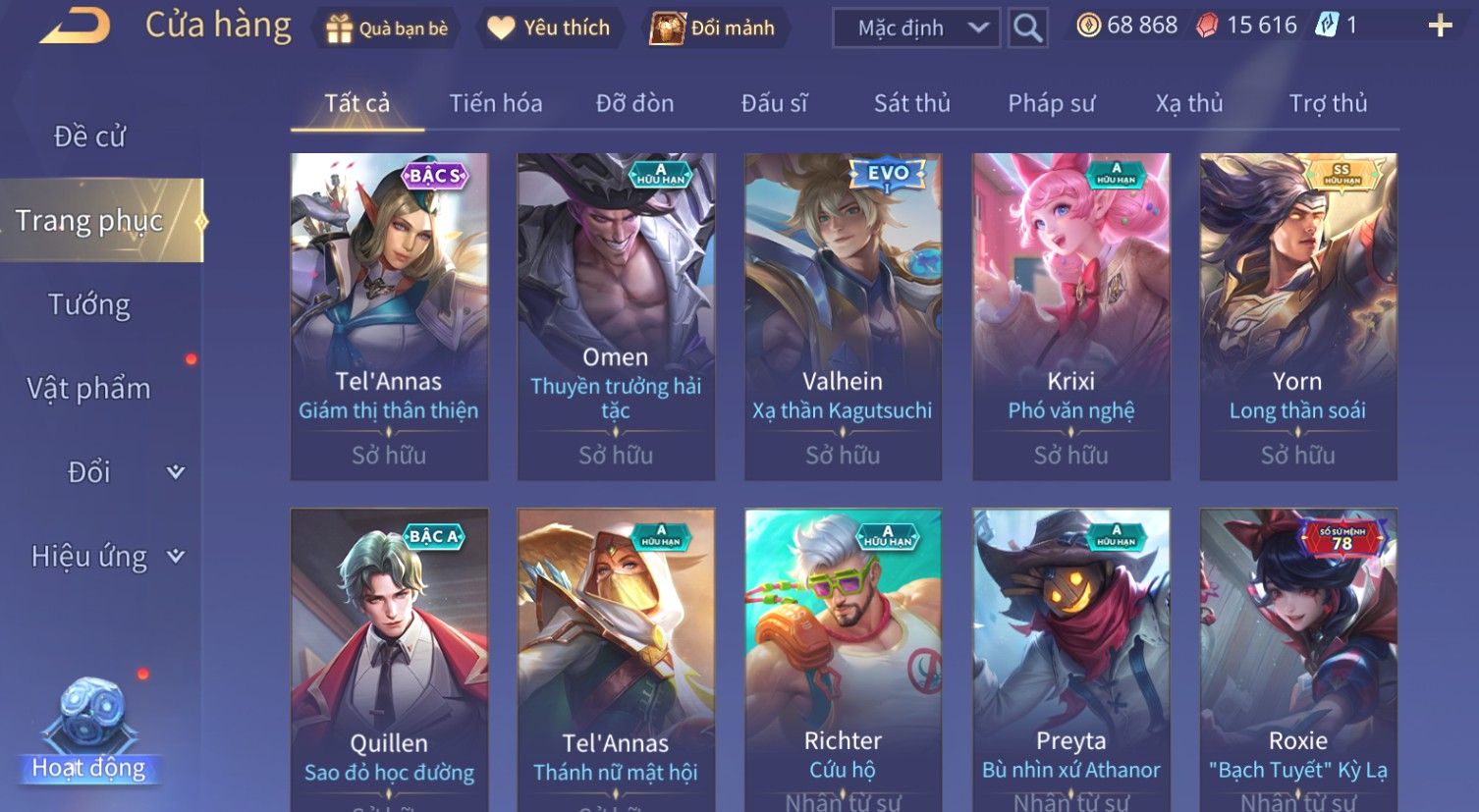Click the magnifying glass search button
The image size is (1479, 812).
click(x=1027, y=28)
